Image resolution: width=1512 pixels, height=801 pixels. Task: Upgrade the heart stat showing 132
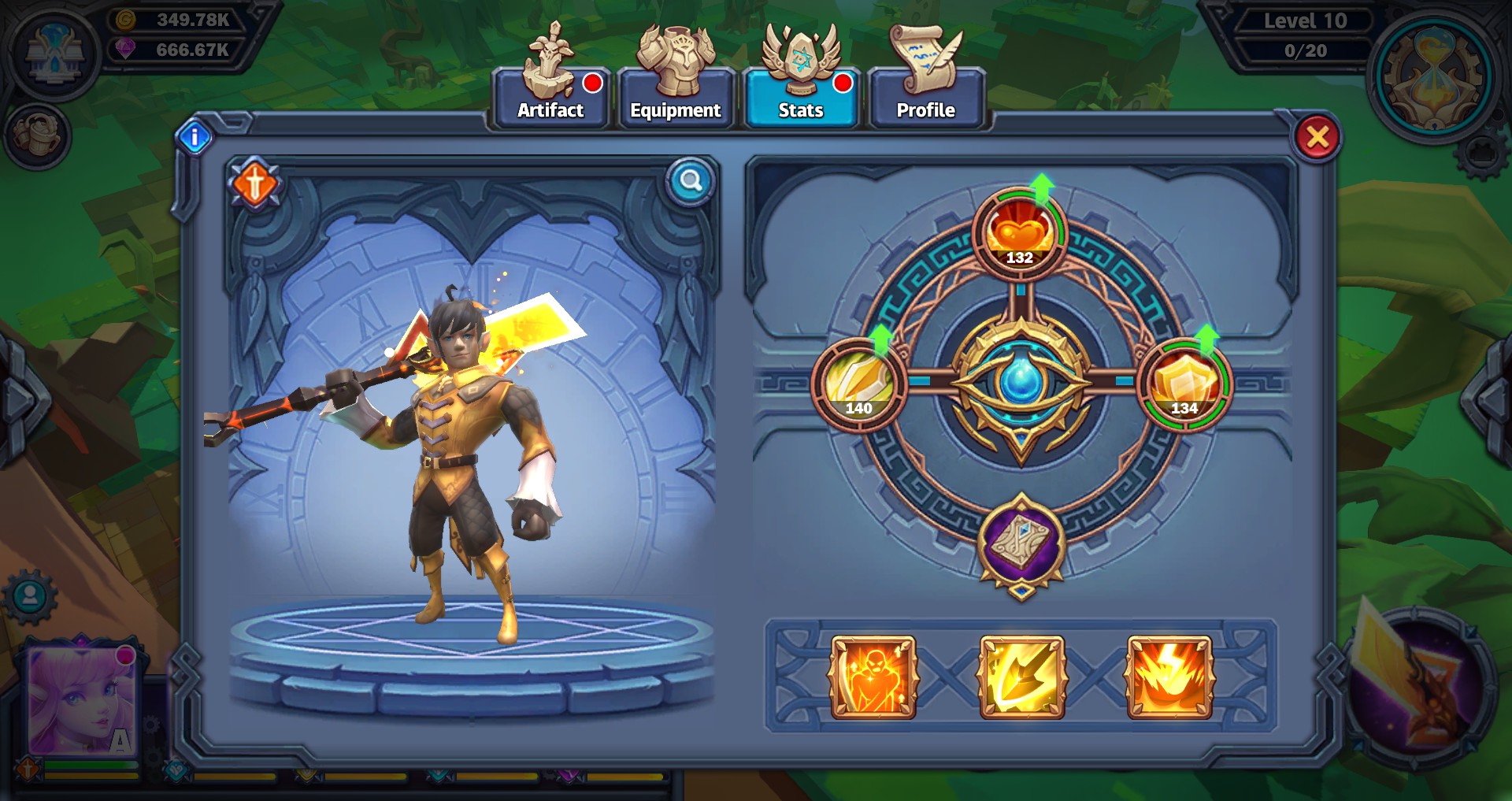pos(1020,234)
